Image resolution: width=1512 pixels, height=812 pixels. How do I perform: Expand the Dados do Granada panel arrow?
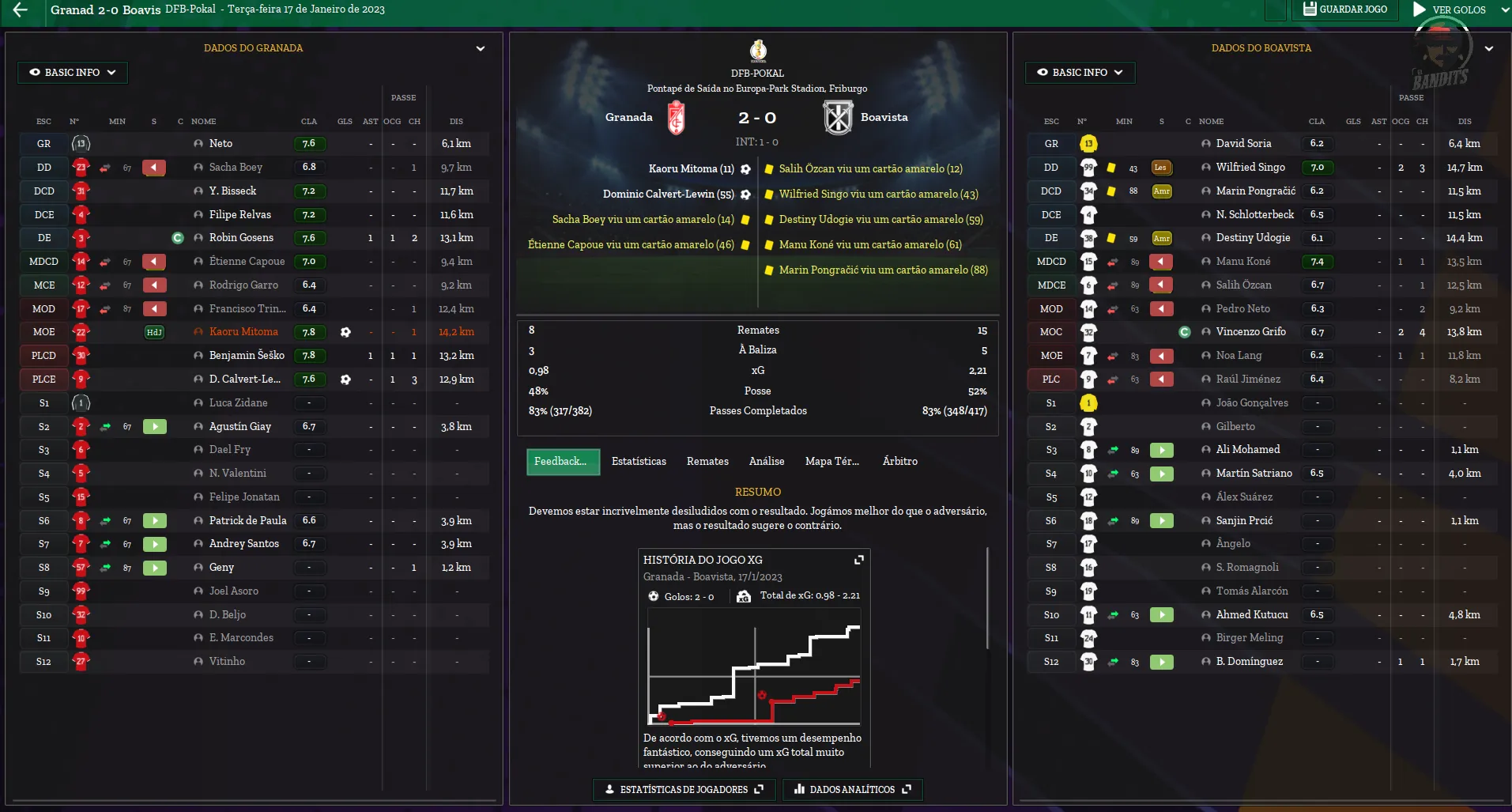480,48
